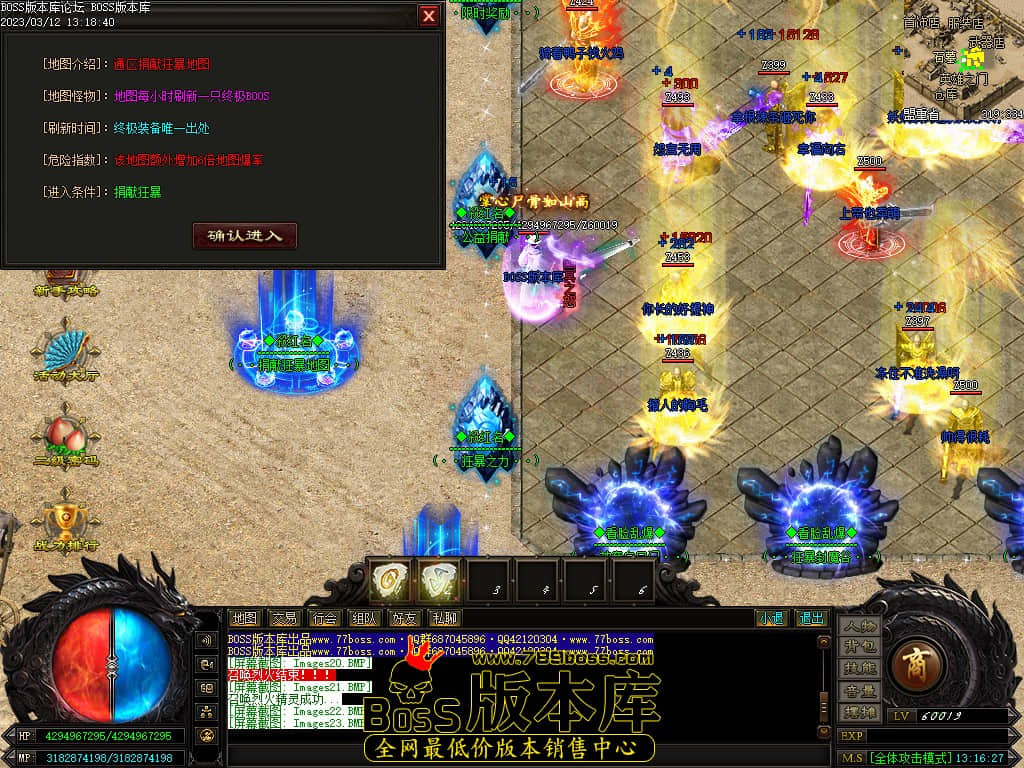Image resolution: width=1024 pixels, height=768 pixels.
Task: Switch to the 行会 guild tab
Action: click(x=324, y=619)
